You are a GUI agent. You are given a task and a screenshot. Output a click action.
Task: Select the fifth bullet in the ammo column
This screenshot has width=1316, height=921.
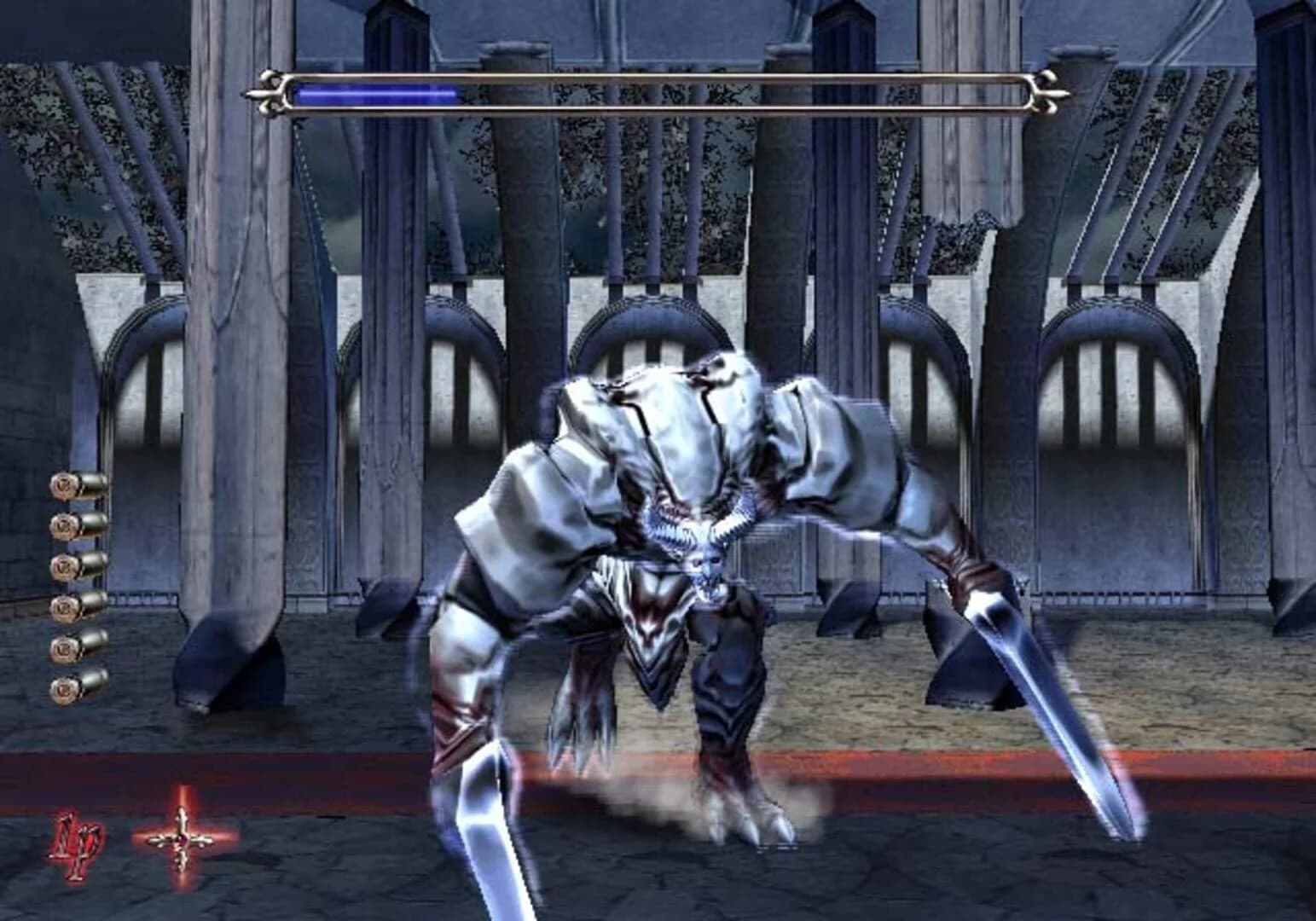pos(77,647)
